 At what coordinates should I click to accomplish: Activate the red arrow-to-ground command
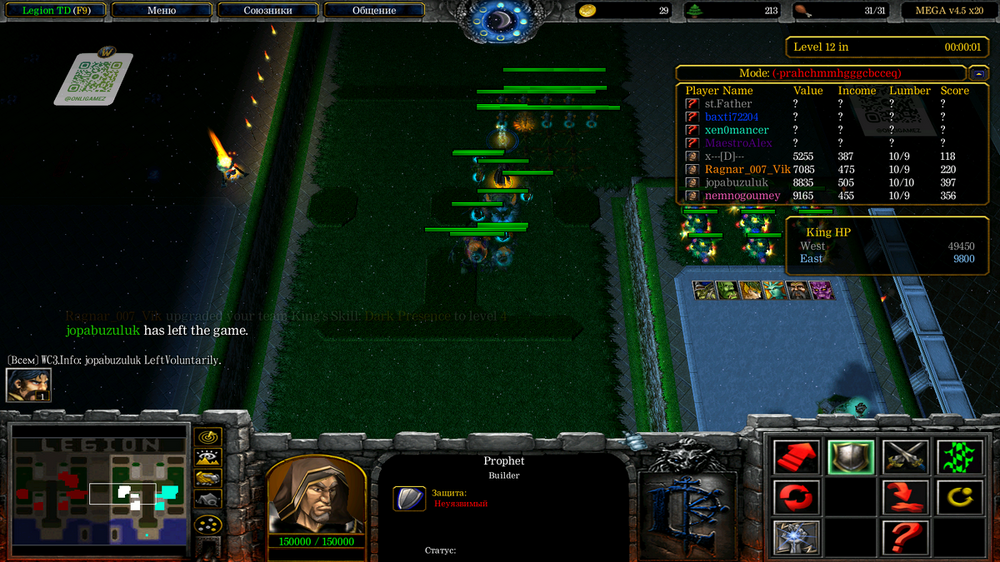tap(905, 496)
